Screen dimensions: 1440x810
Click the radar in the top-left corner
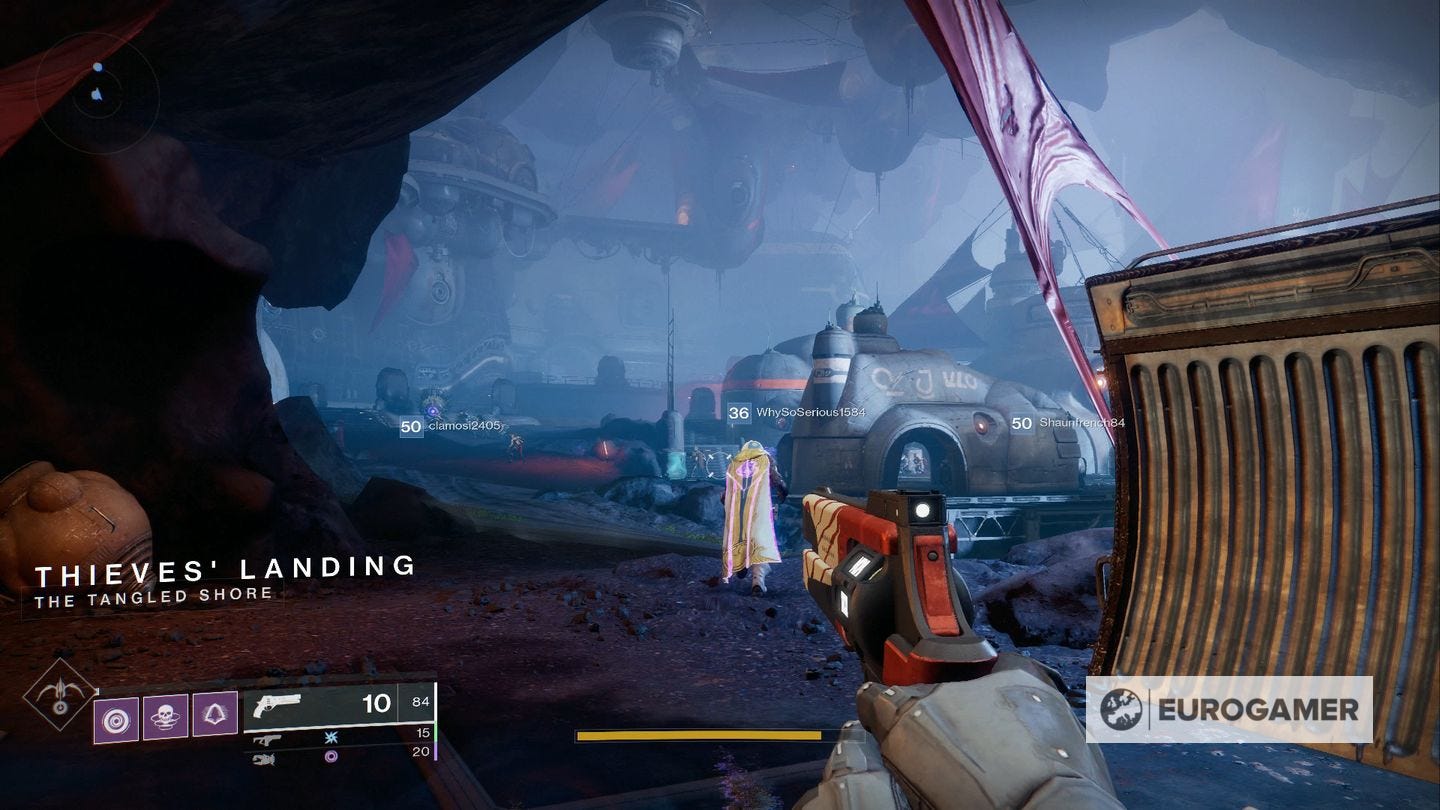(x=96, y=93)
